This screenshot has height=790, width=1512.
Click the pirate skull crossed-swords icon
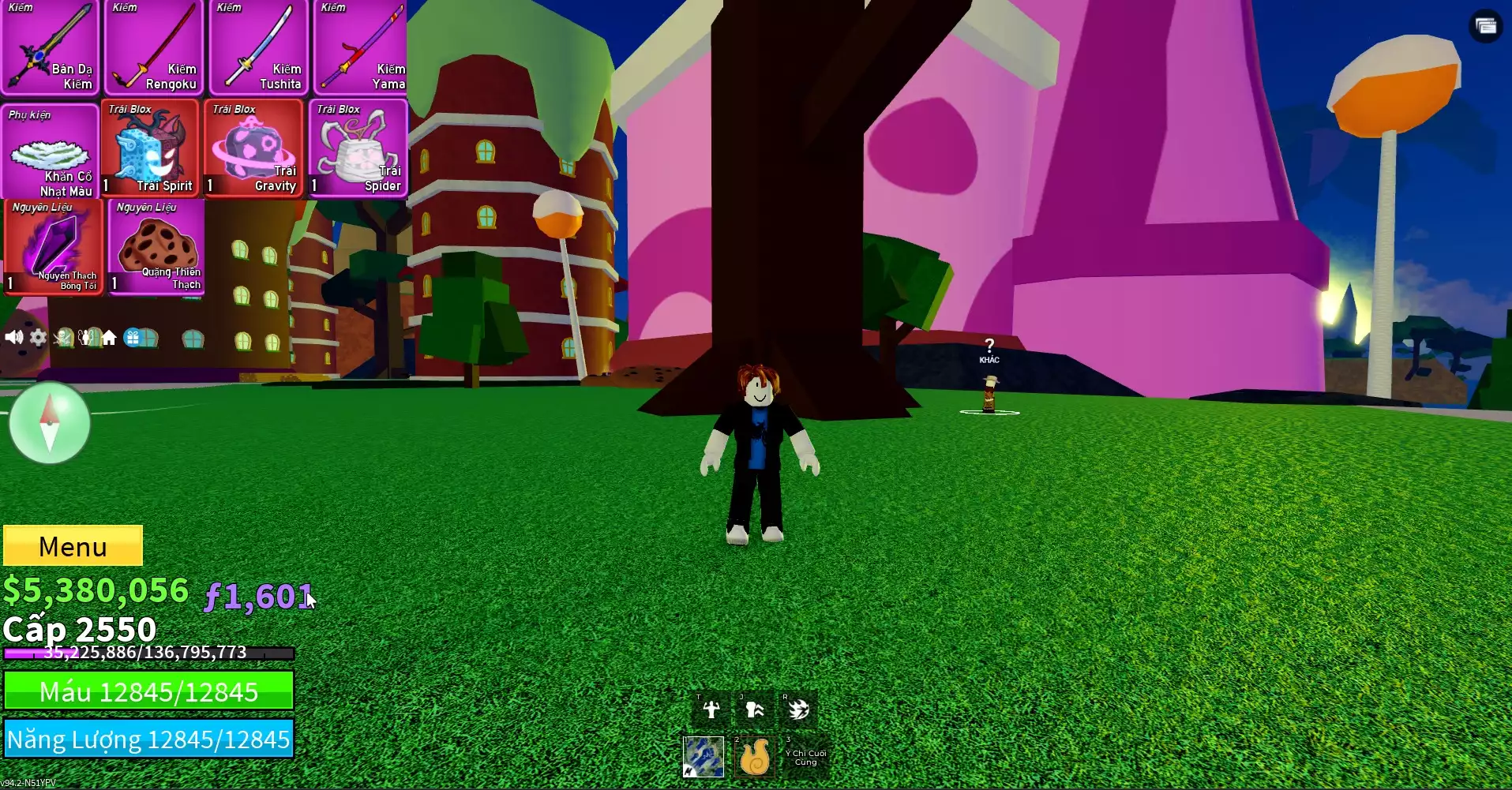point(62,338)
